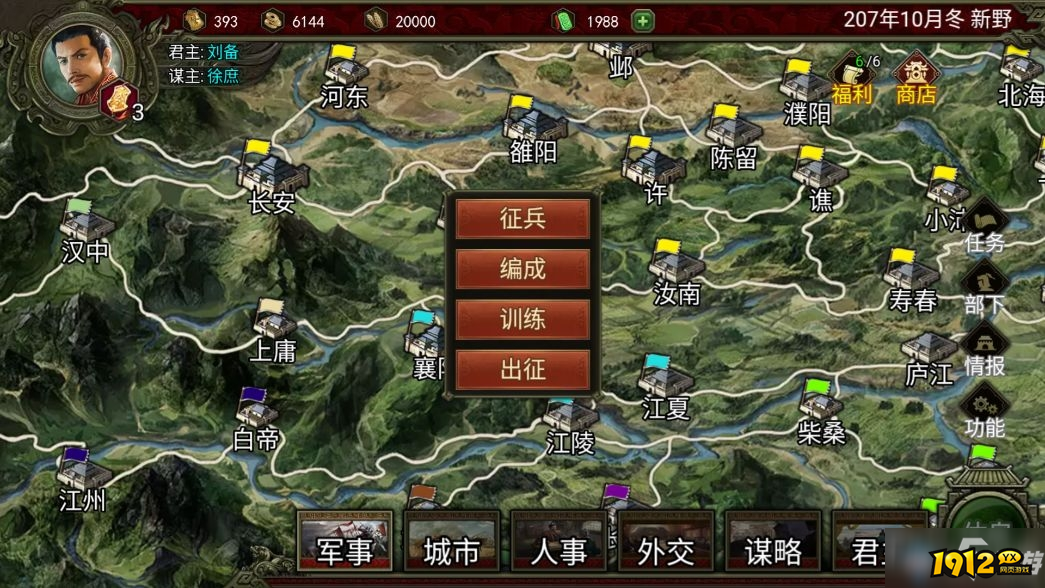
Task: Open the 训练 option
Action: (x=522, y=319)
